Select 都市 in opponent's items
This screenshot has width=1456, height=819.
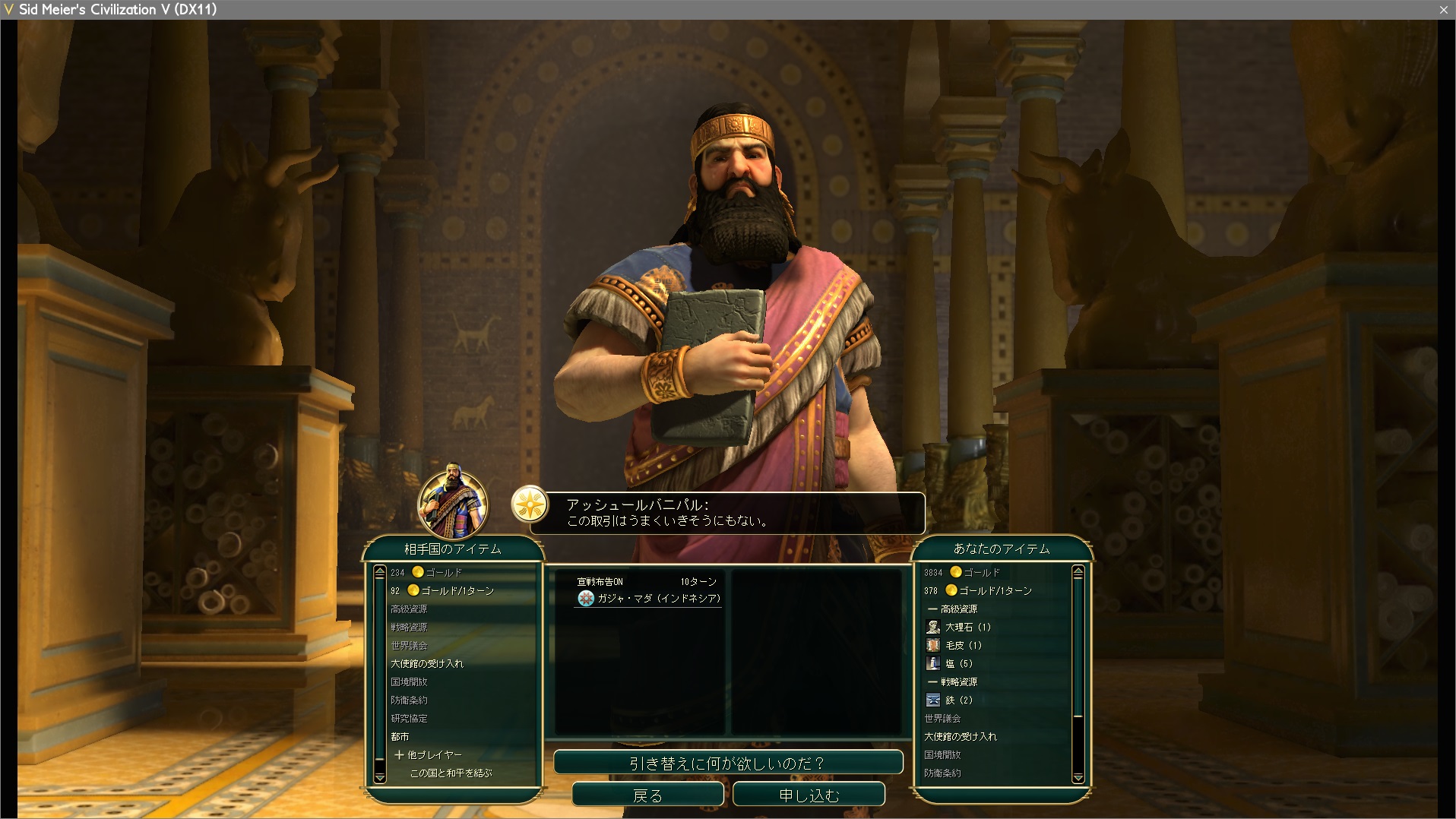[400, 736]
